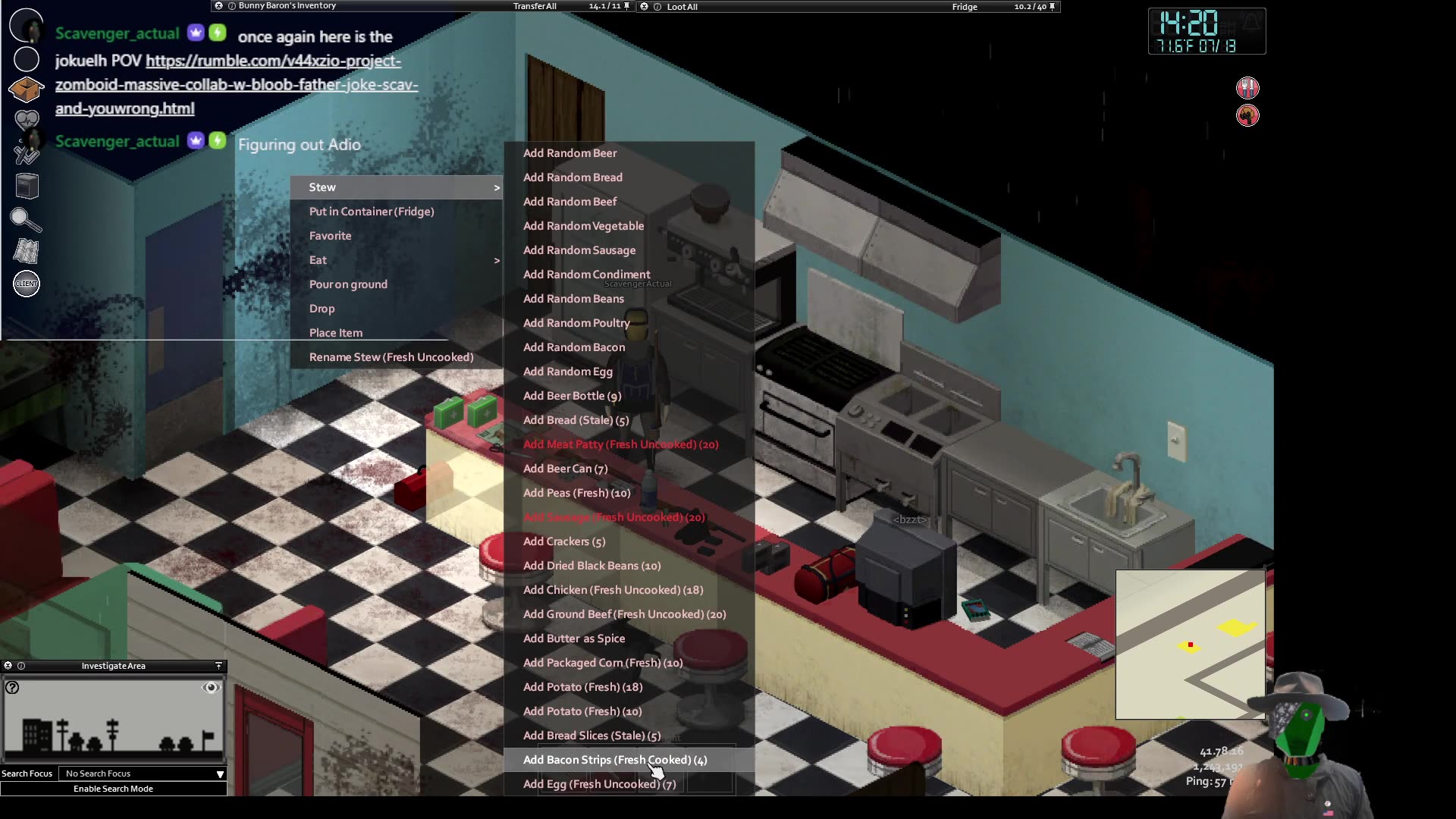This screenshot has width=1456, height=819.
Task: Click the magnifying glass search icon
Action: pyautogui.click(x=27, y=220)
